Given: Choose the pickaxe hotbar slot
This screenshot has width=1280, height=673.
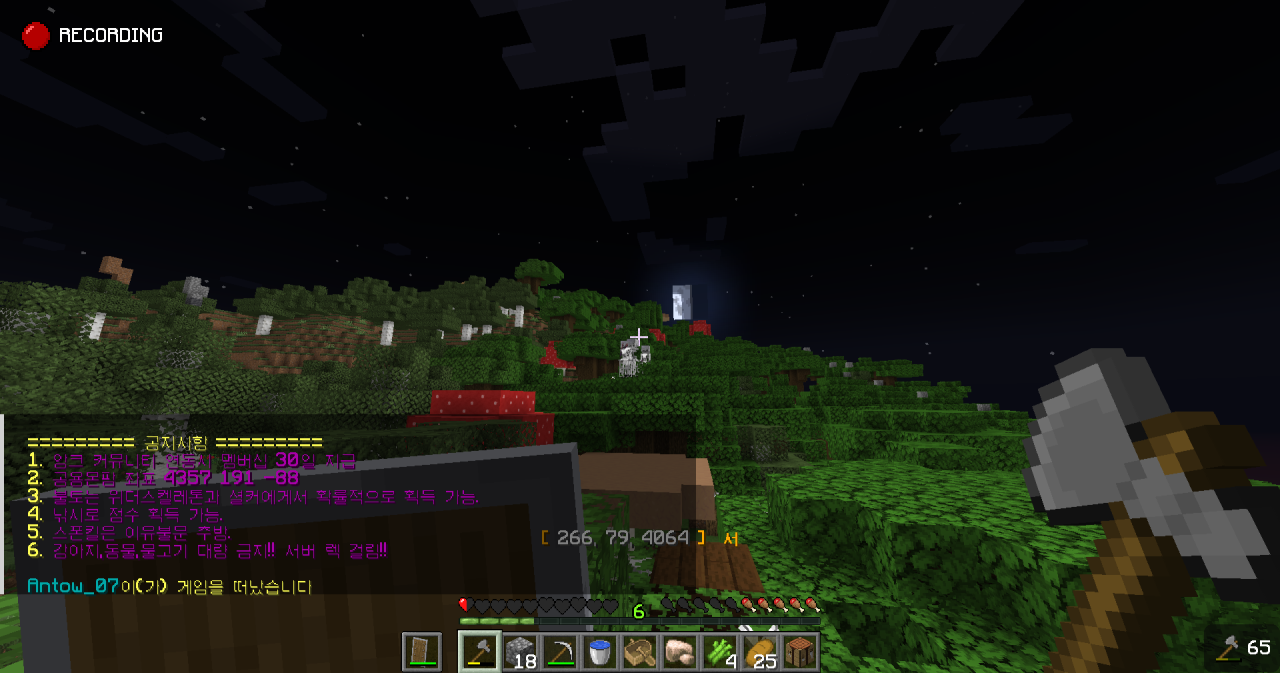Looking at the screenshot, I should (x=560, y=652).
